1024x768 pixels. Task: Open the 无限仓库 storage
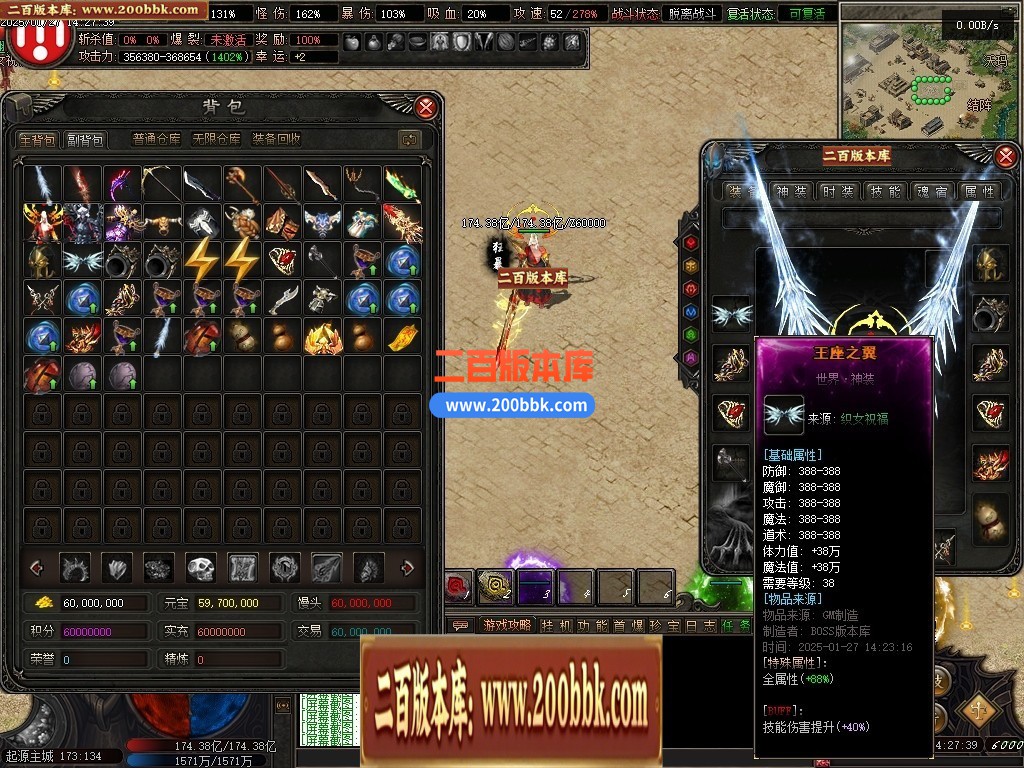coord(216,140)
